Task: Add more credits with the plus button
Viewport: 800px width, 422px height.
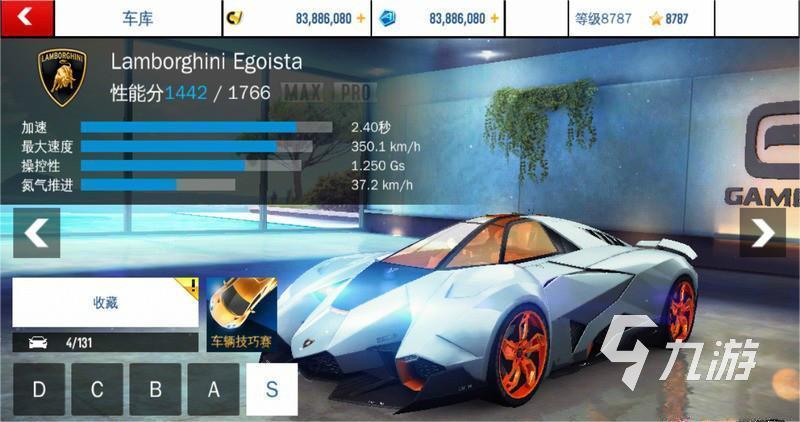Action: pyautogui.click(x=361, y=18)
